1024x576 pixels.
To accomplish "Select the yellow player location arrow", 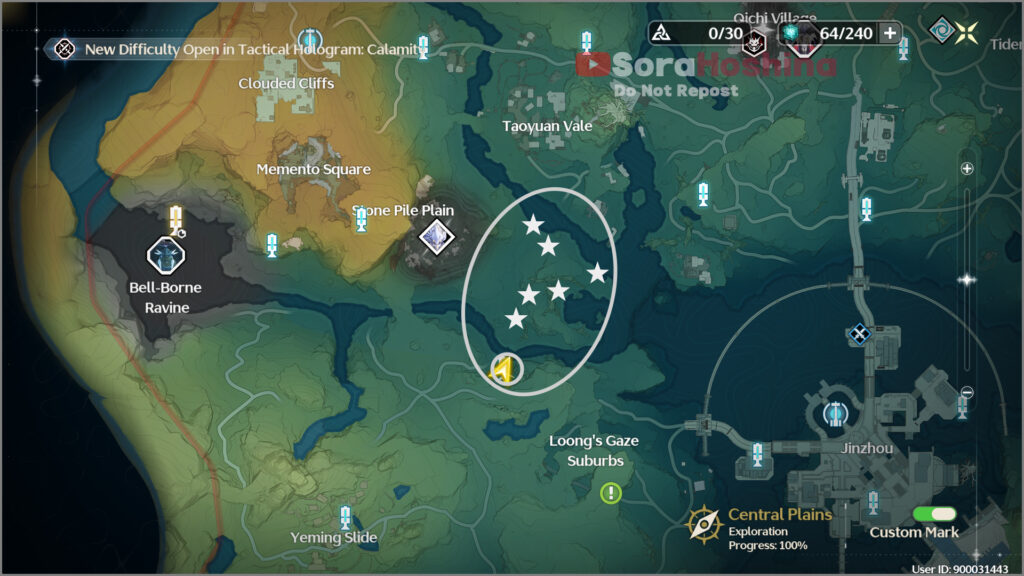I will pos(505,370).
